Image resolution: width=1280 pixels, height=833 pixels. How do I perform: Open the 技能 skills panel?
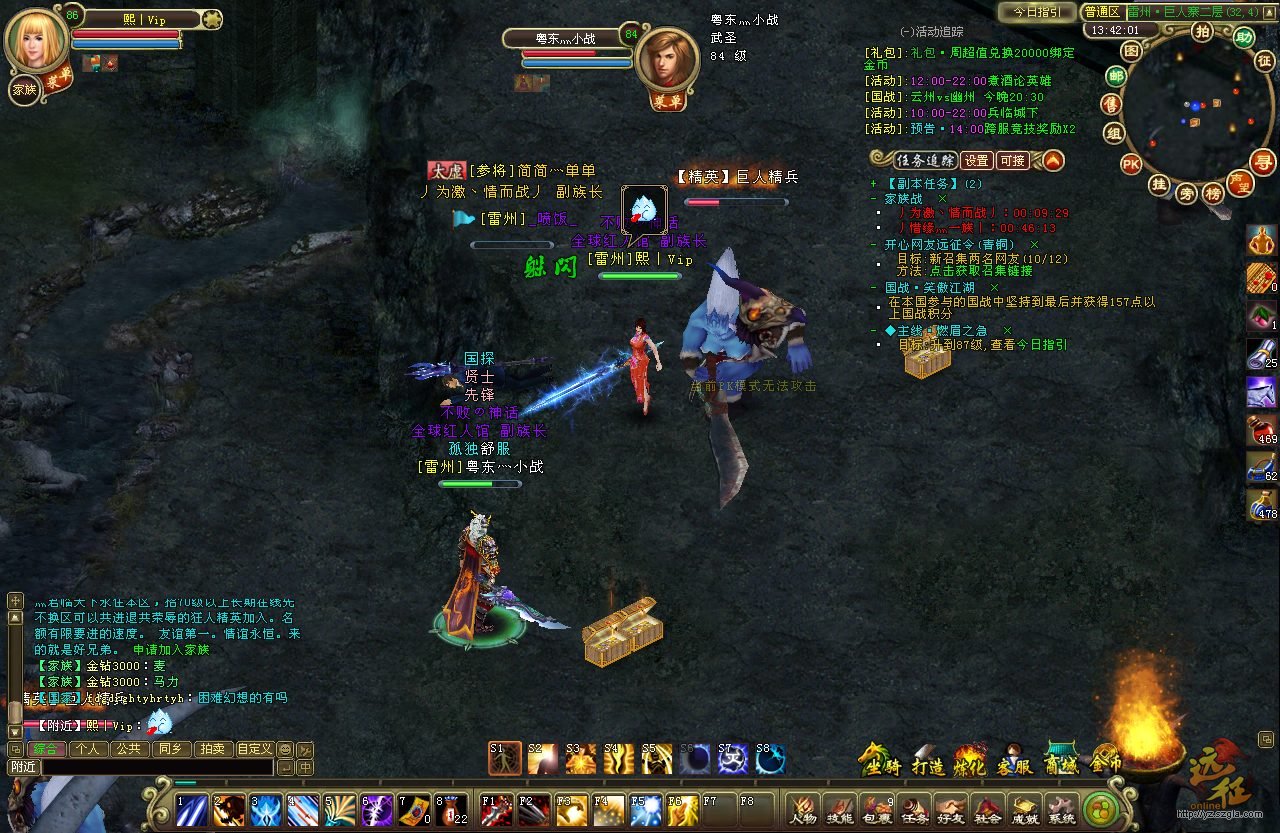click(840, 808)
